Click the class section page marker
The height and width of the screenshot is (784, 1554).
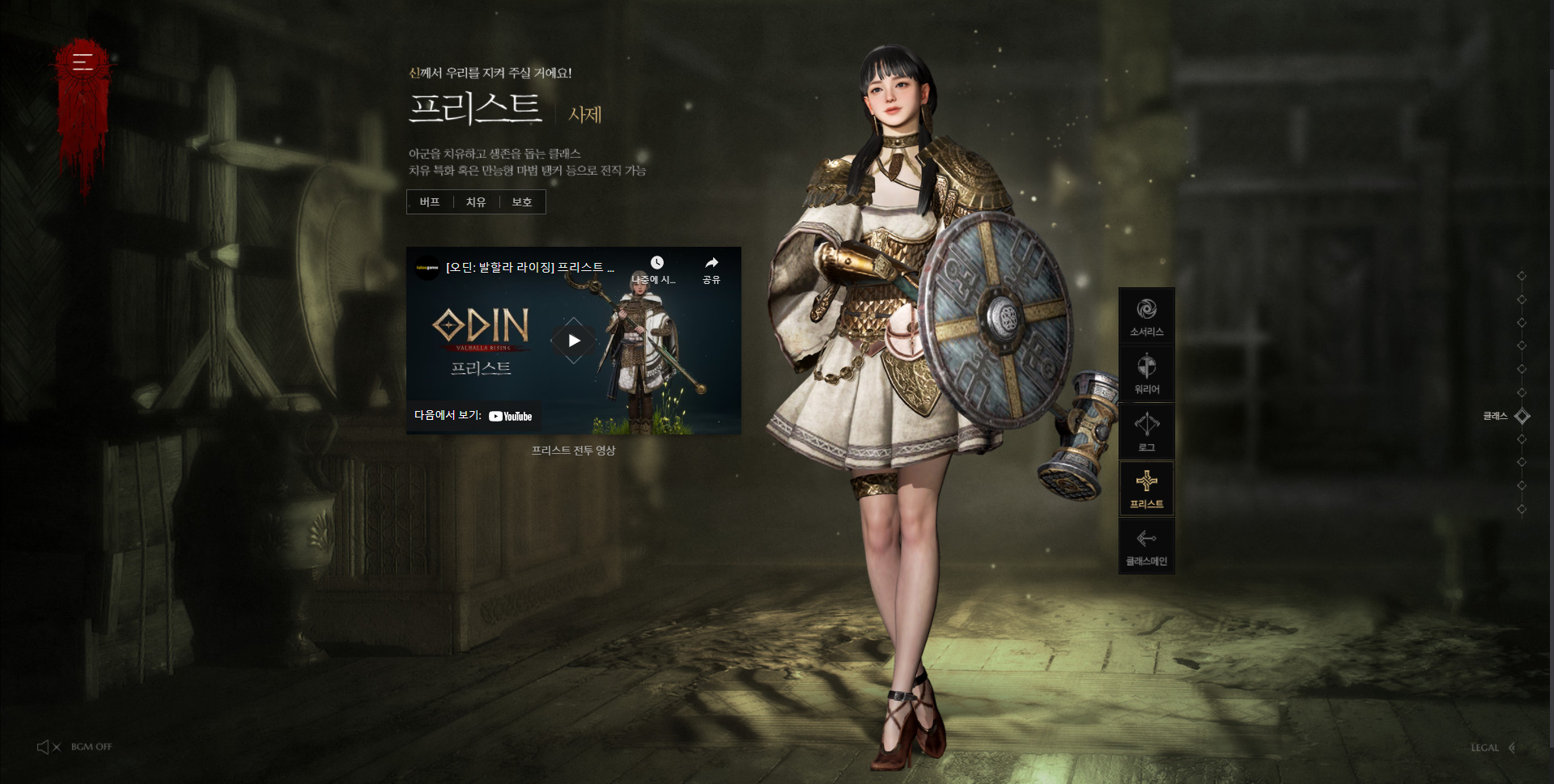pyautogui.click(x=1522, y=416)
